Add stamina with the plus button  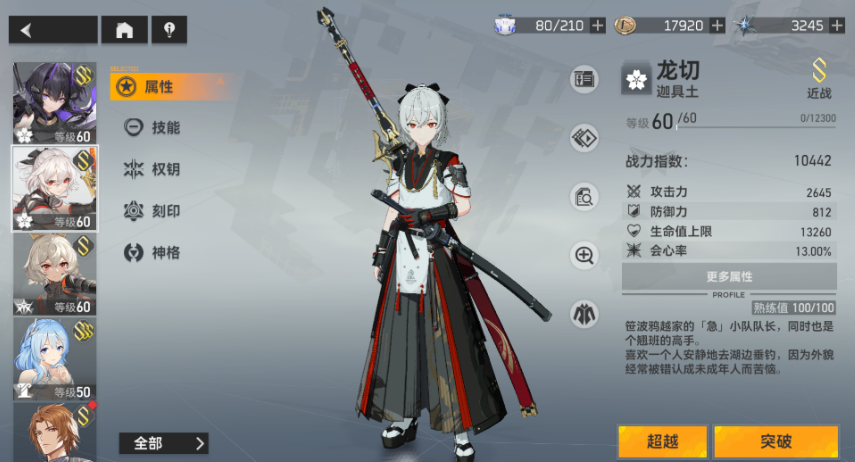(x=598, y=25)
